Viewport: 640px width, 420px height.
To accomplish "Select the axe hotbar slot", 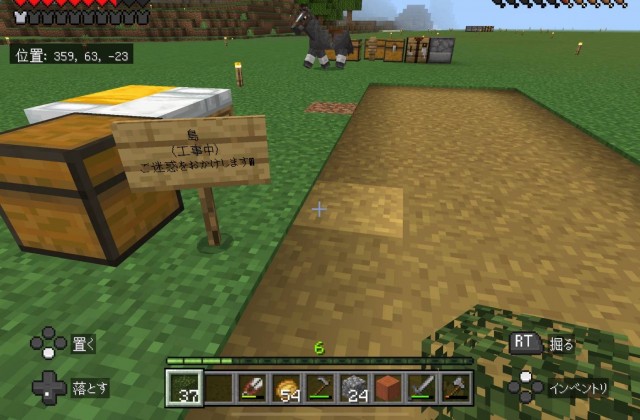I will tap(456, 386).
